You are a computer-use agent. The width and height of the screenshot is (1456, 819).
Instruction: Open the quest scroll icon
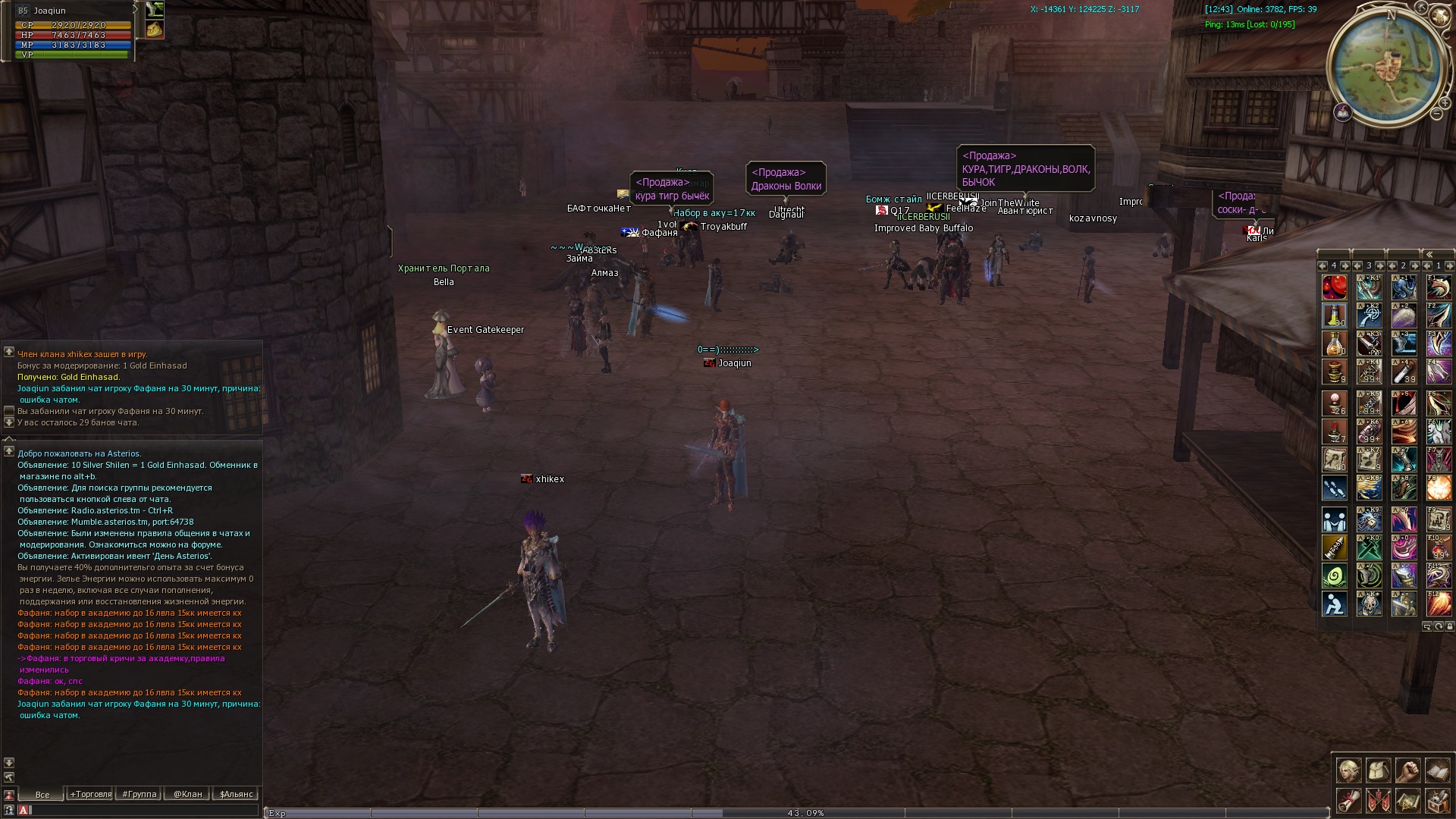1348,801
